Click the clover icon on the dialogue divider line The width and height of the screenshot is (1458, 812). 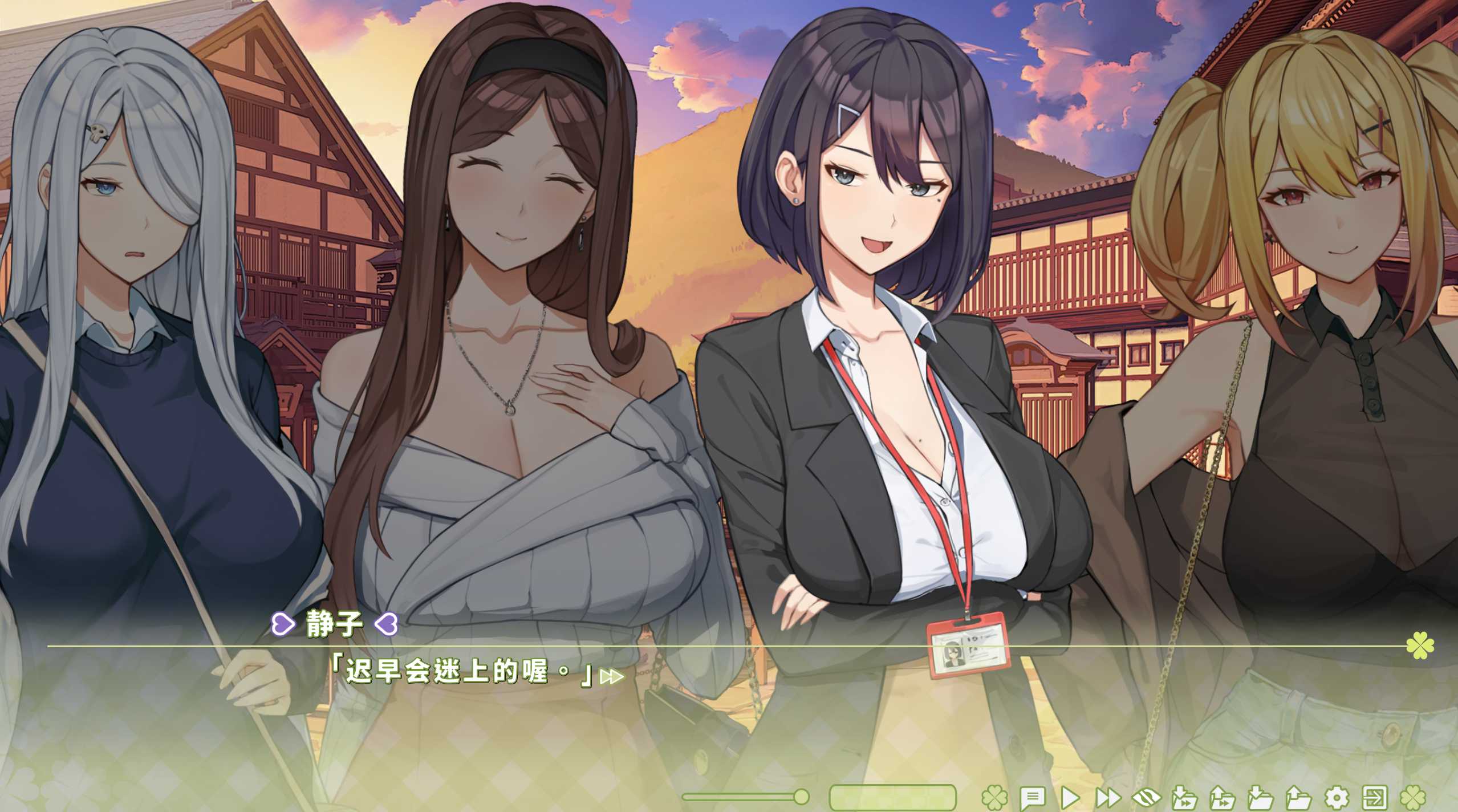(x=1420, y=646)
